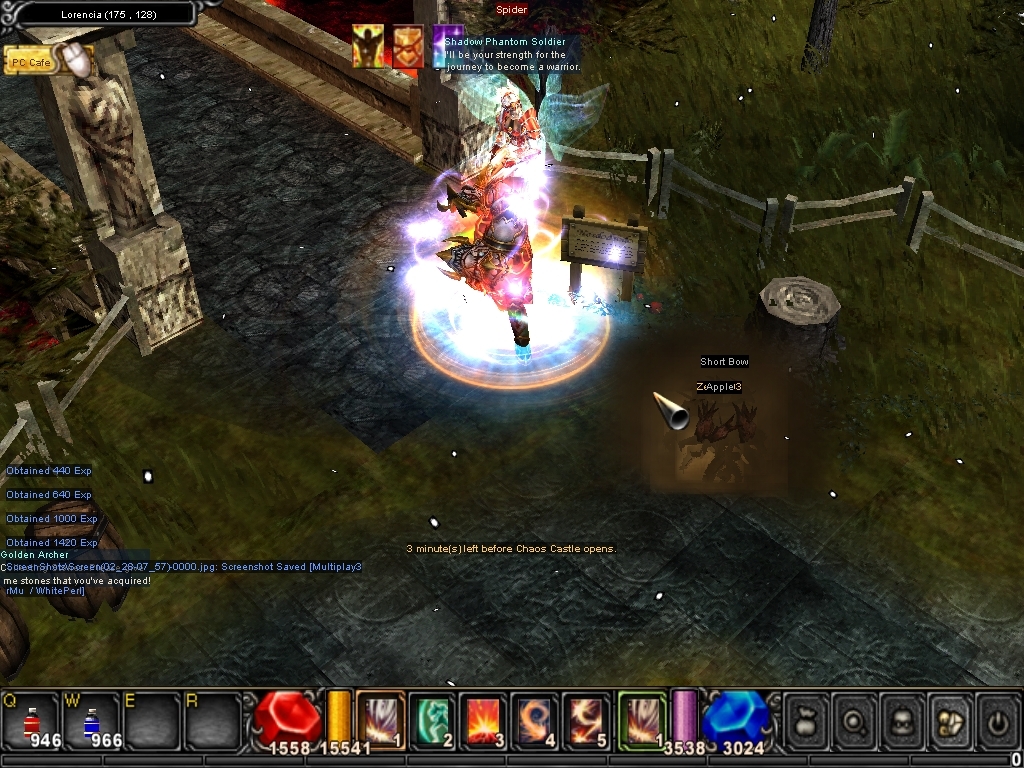Use the blue mana potion in slot W
This screenshot has height=768, width=1024.
click(x=90, y=719)
